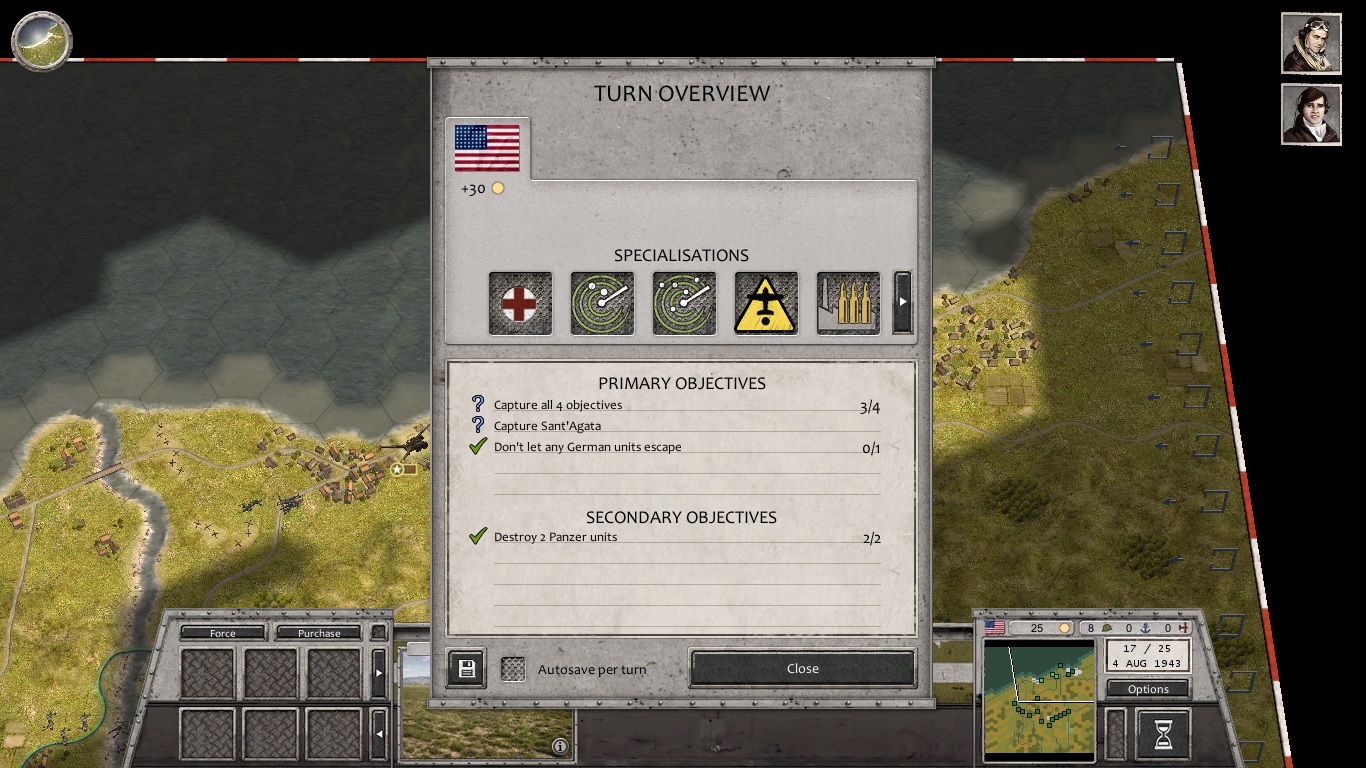Show the terrain info icon

pos(560,746)
